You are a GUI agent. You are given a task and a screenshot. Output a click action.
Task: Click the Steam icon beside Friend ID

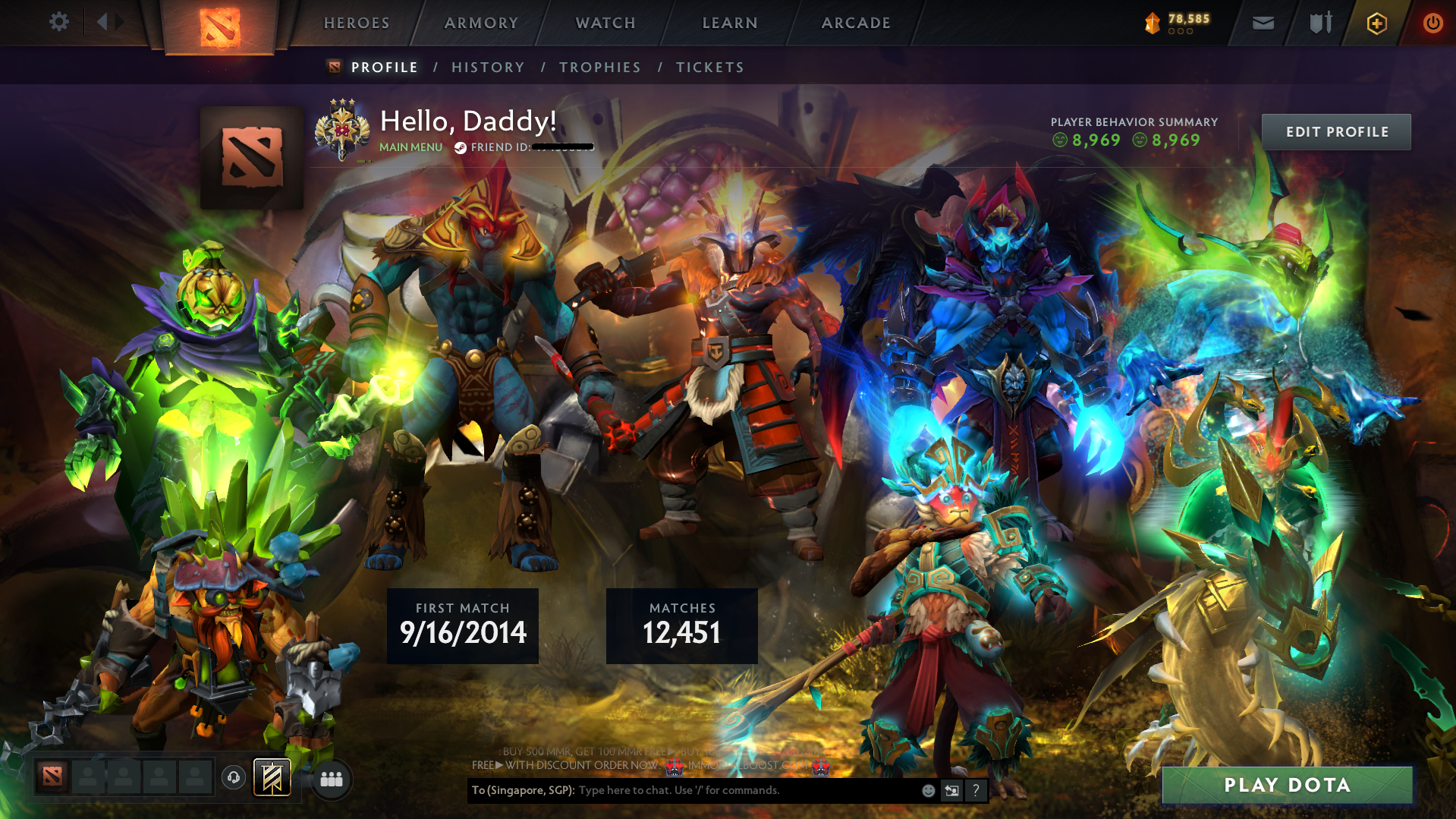(459, 148)
